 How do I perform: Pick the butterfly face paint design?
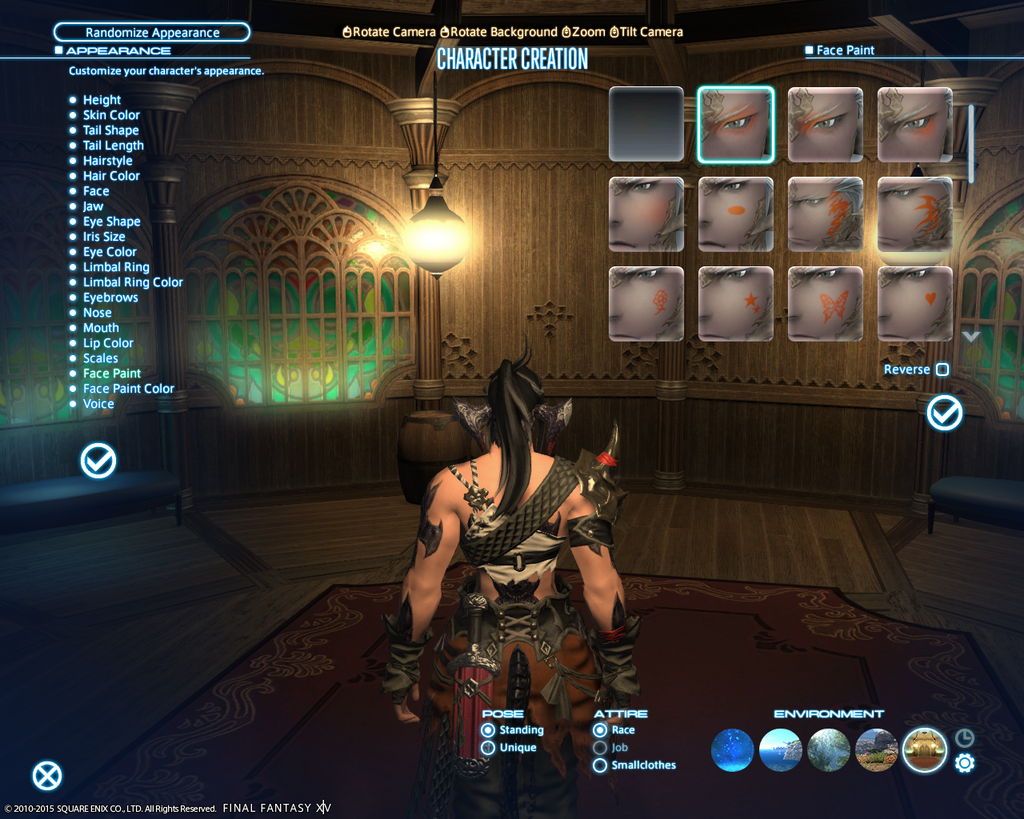(825, 304)
